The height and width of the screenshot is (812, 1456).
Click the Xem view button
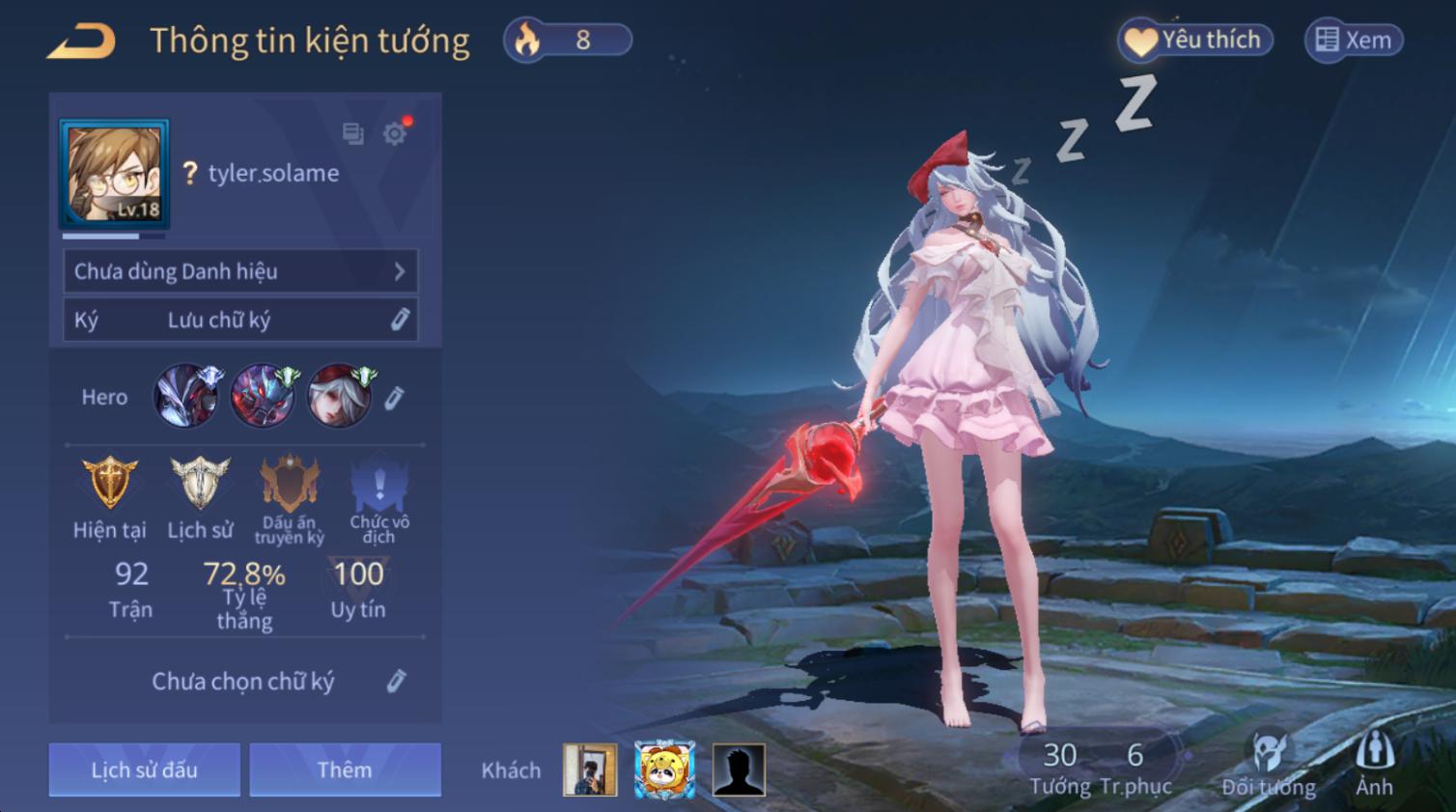coord(1354,41)
